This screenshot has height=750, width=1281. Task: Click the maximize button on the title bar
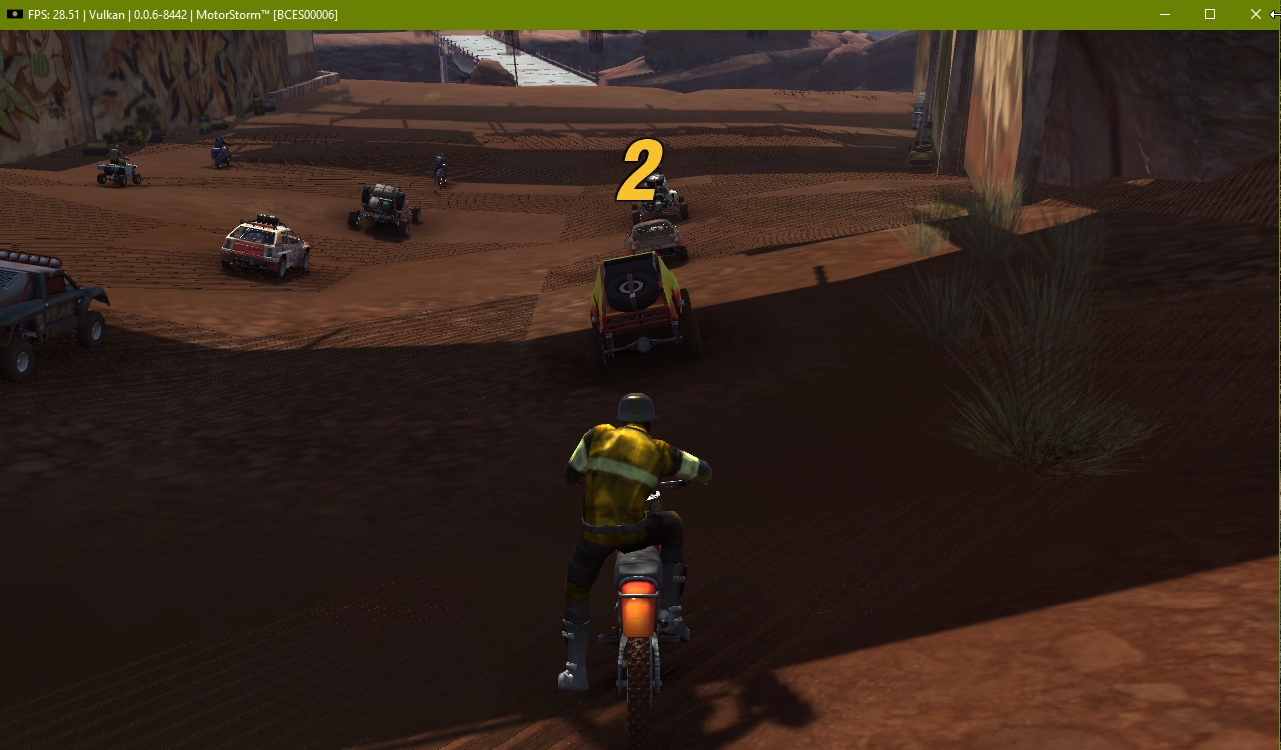[1209, 14]
